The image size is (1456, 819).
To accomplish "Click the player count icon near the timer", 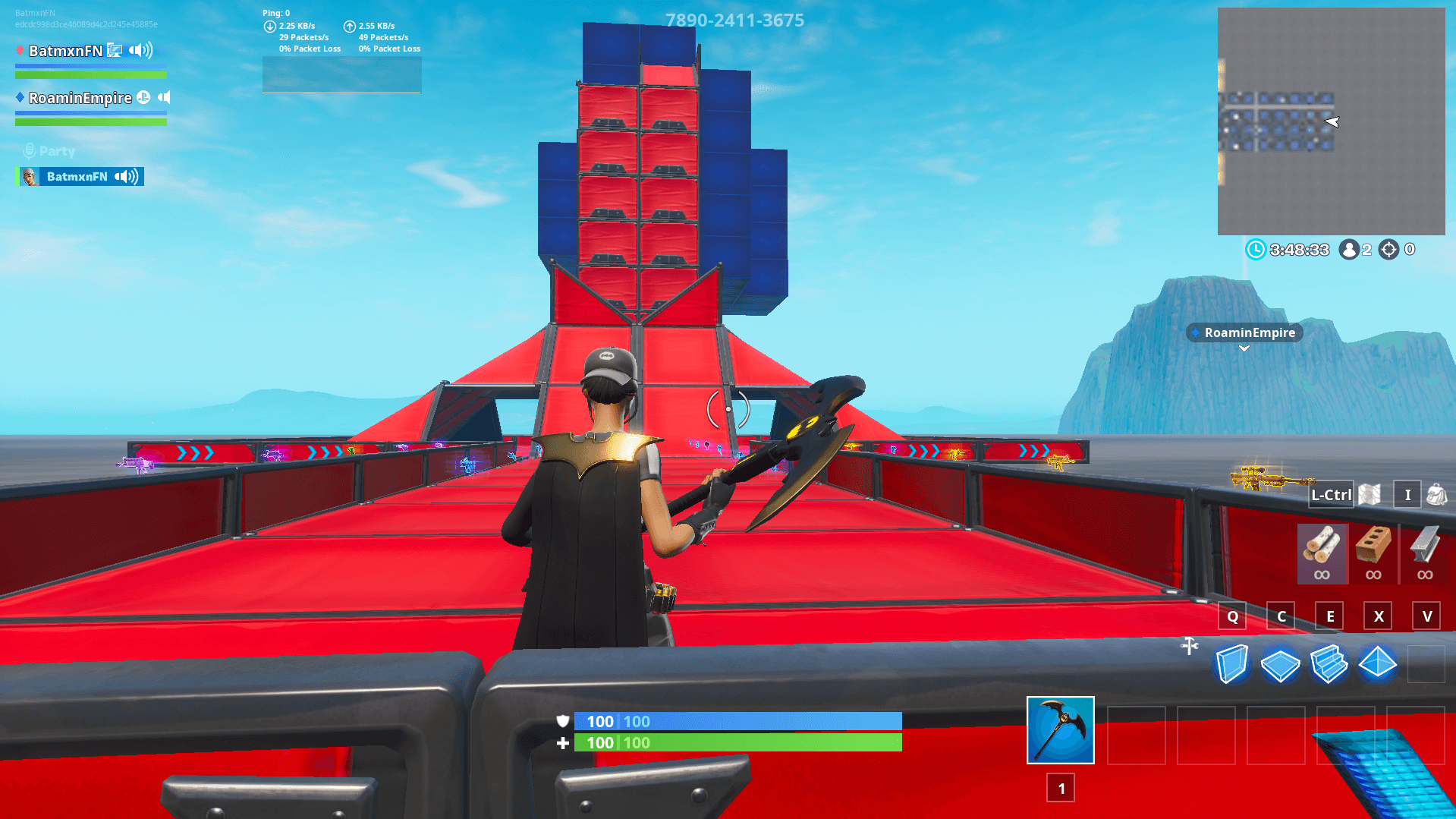I will coord(1348,249).
